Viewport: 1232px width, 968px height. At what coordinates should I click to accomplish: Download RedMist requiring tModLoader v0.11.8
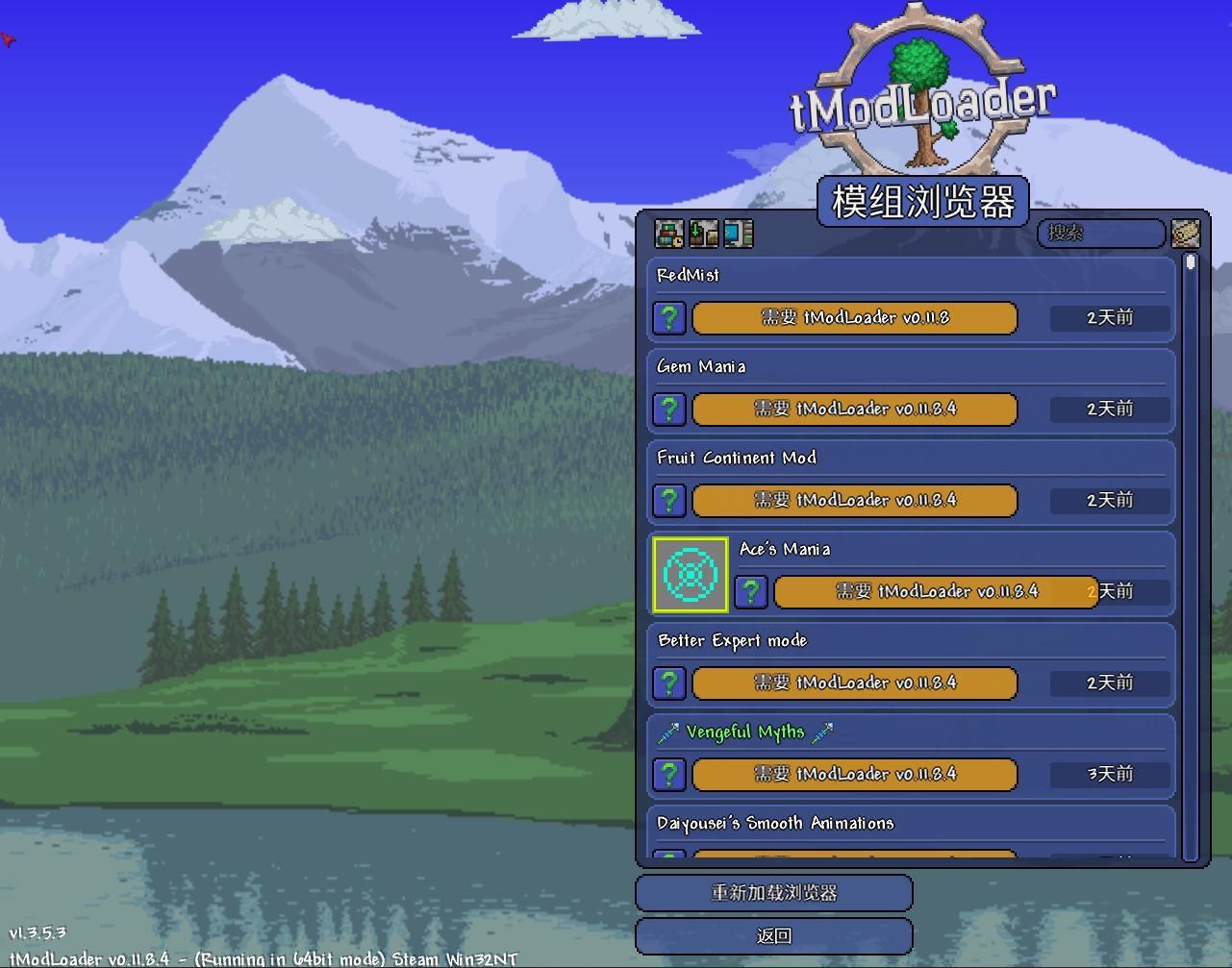click(x=853, y=318)
